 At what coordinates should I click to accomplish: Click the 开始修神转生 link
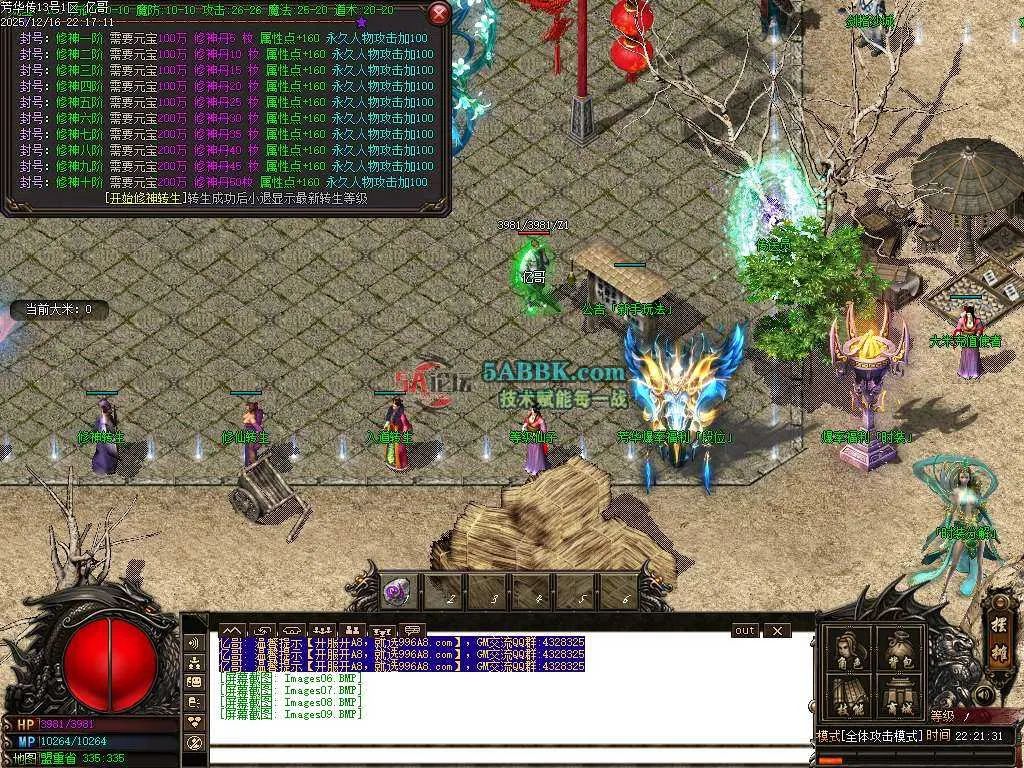click(147, 197)
